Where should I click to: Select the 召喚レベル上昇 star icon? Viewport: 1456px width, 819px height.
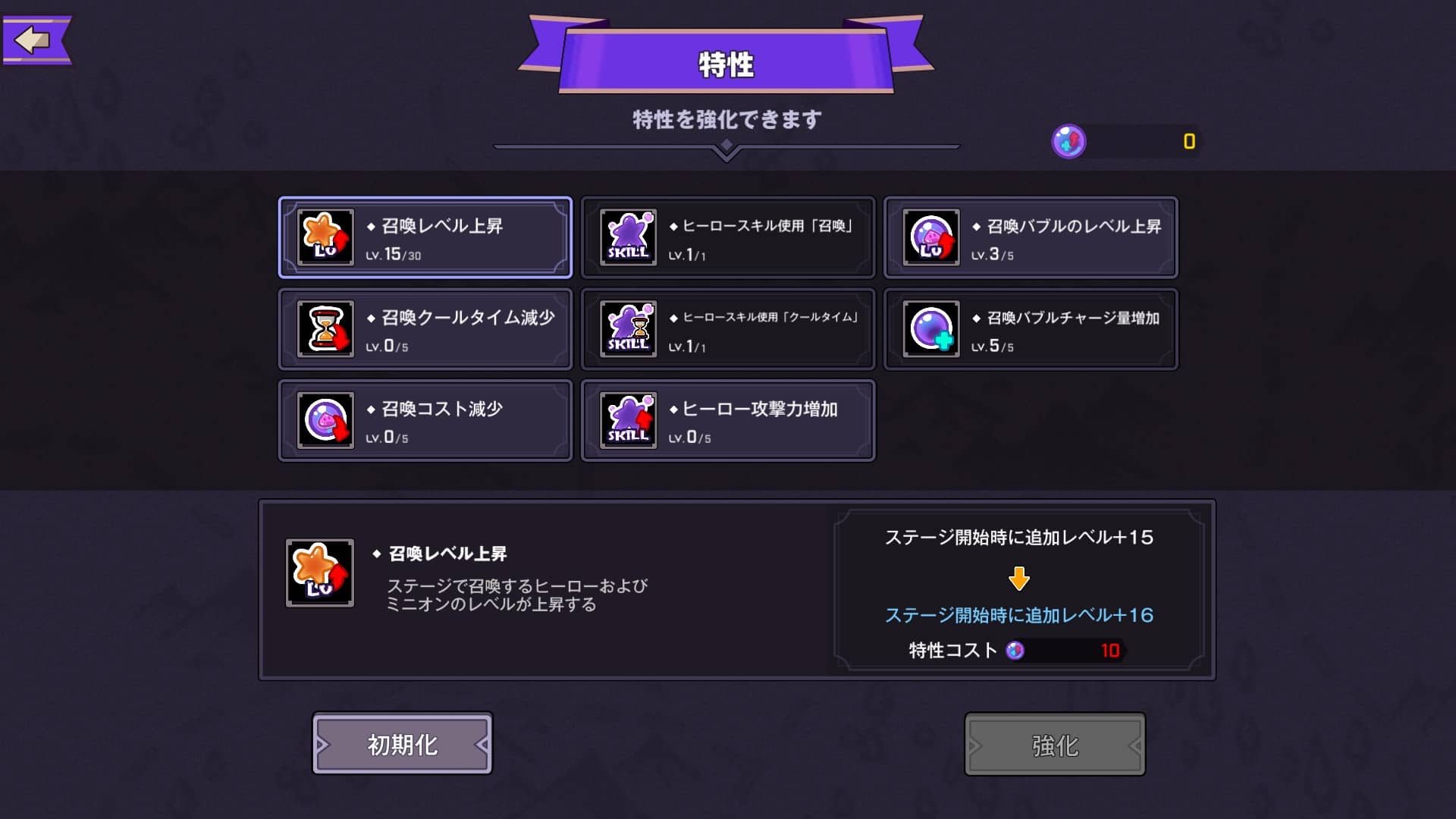pyautogui.click(x=326, y=237)
